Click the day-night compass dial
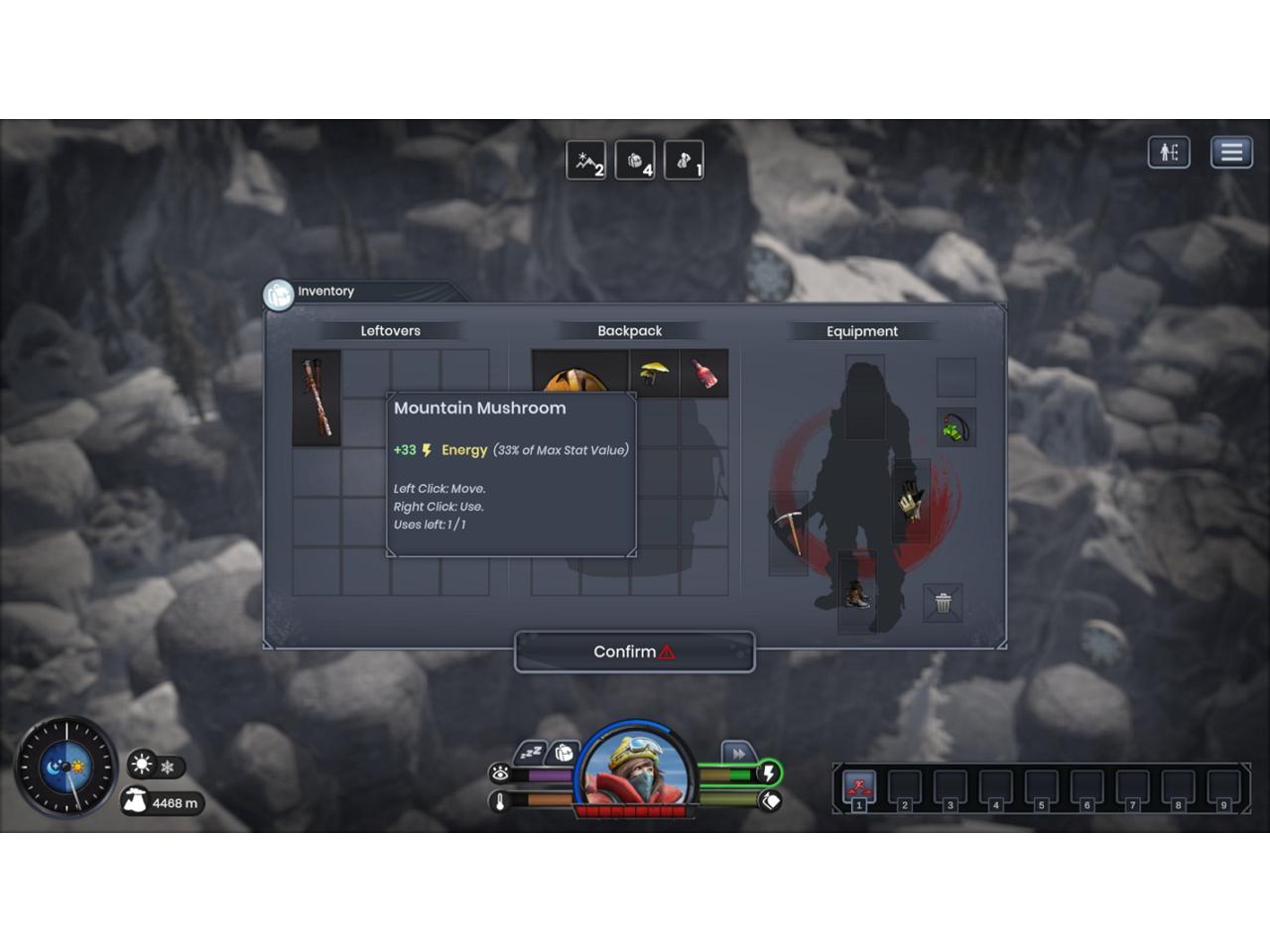Viewport: 1270px width, 952px height. tap(66, 767)
